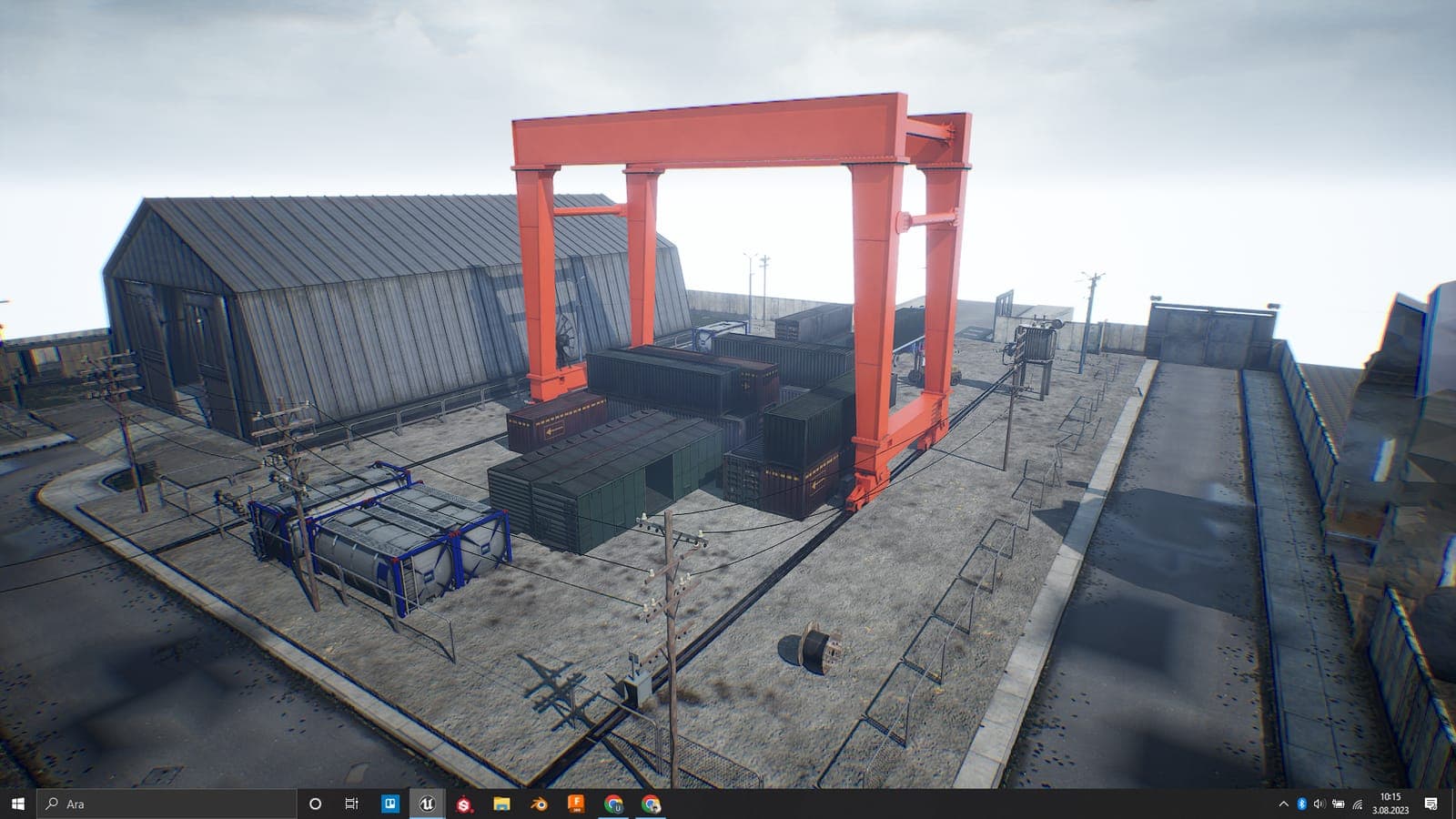Click Show Desktop at the taskbar's far right
Image resolution: width=1456 pixels, height=819 pixels.
click(1454, 804)
